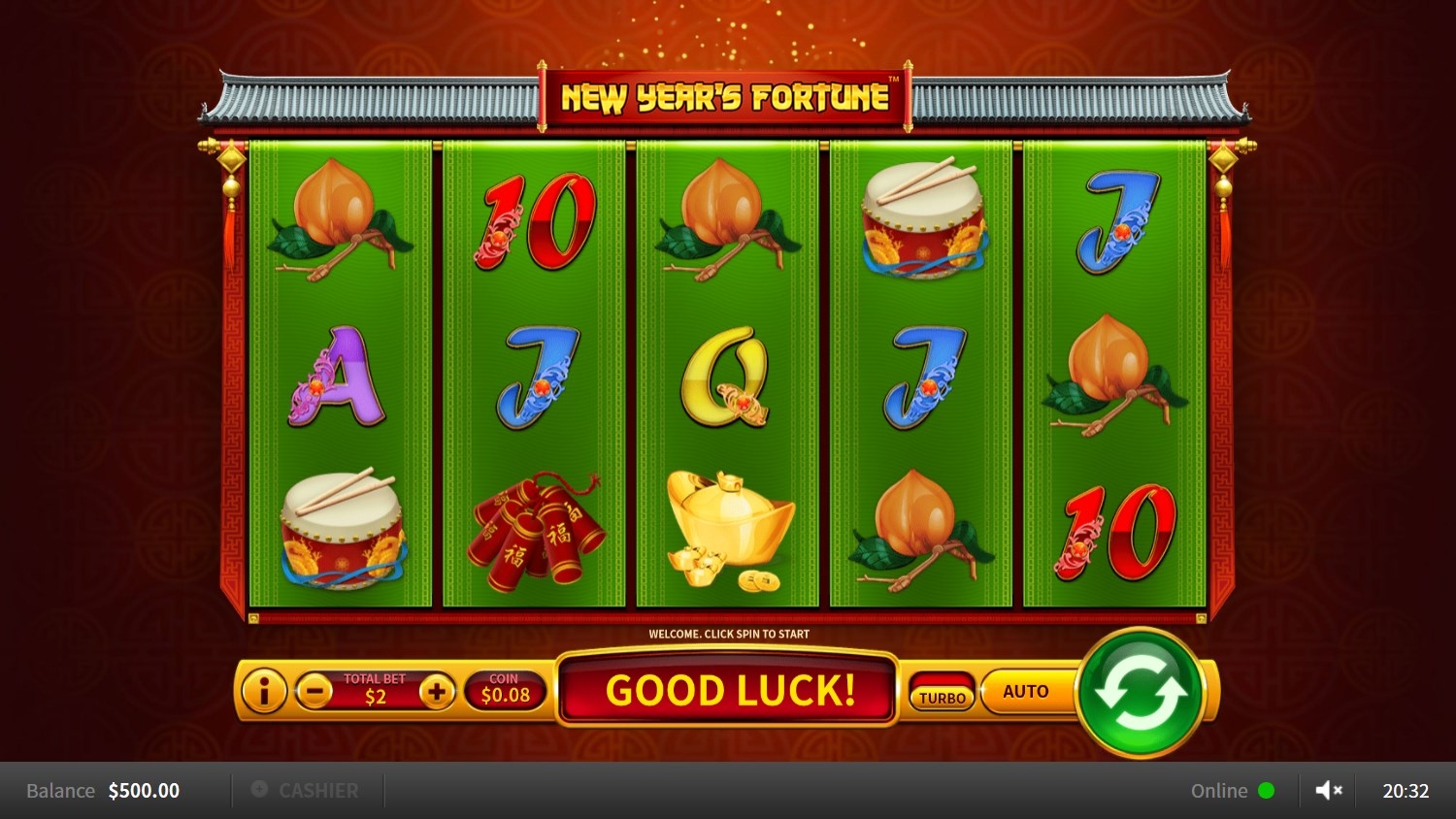Activate Auto spin

coord(1025,692)
